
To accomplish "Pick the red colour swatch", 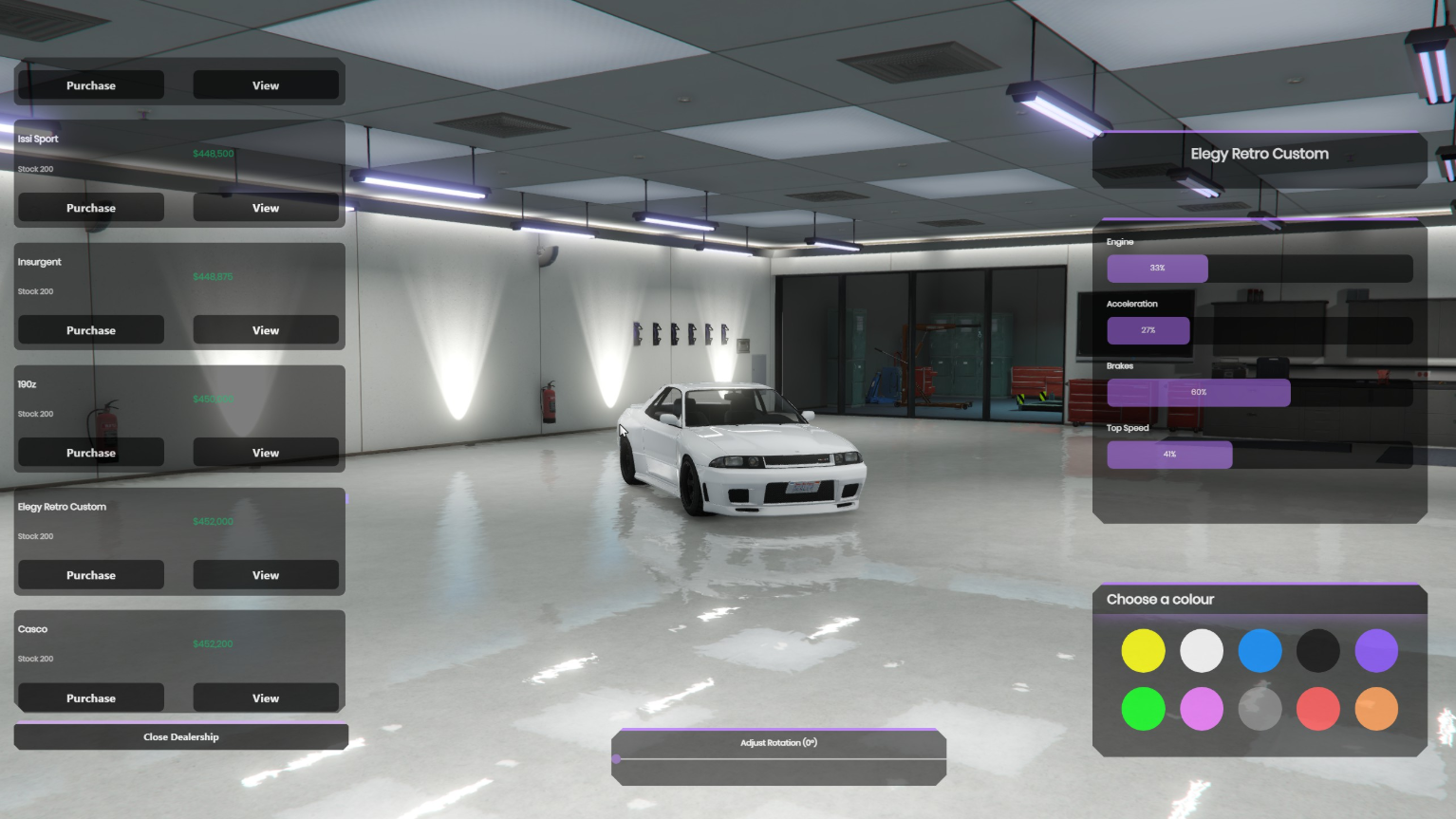I will (1318, 709).
